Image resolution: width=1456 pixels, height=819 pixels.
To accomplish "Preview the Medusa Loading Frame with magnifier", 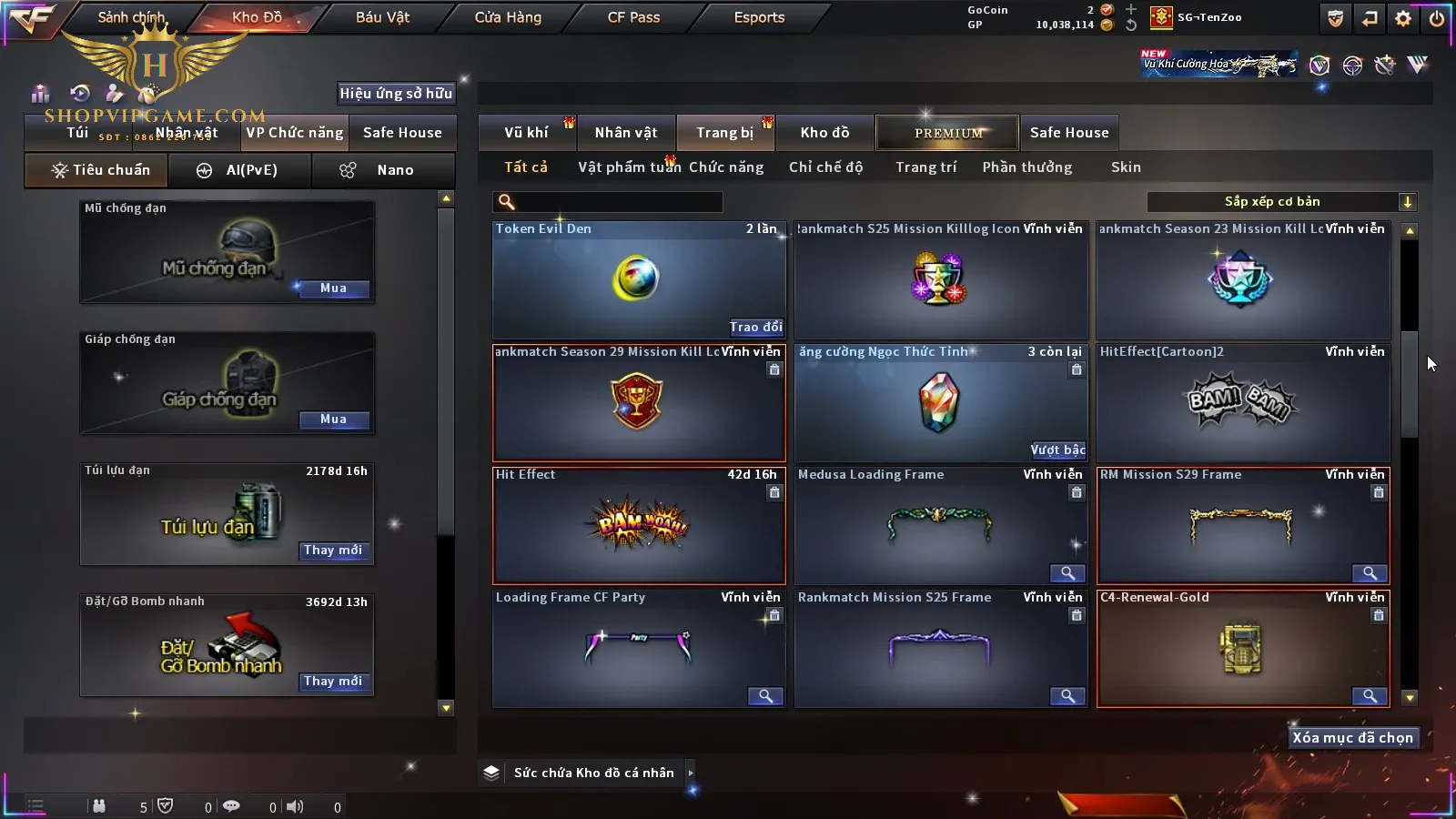I will (1067, 573).
